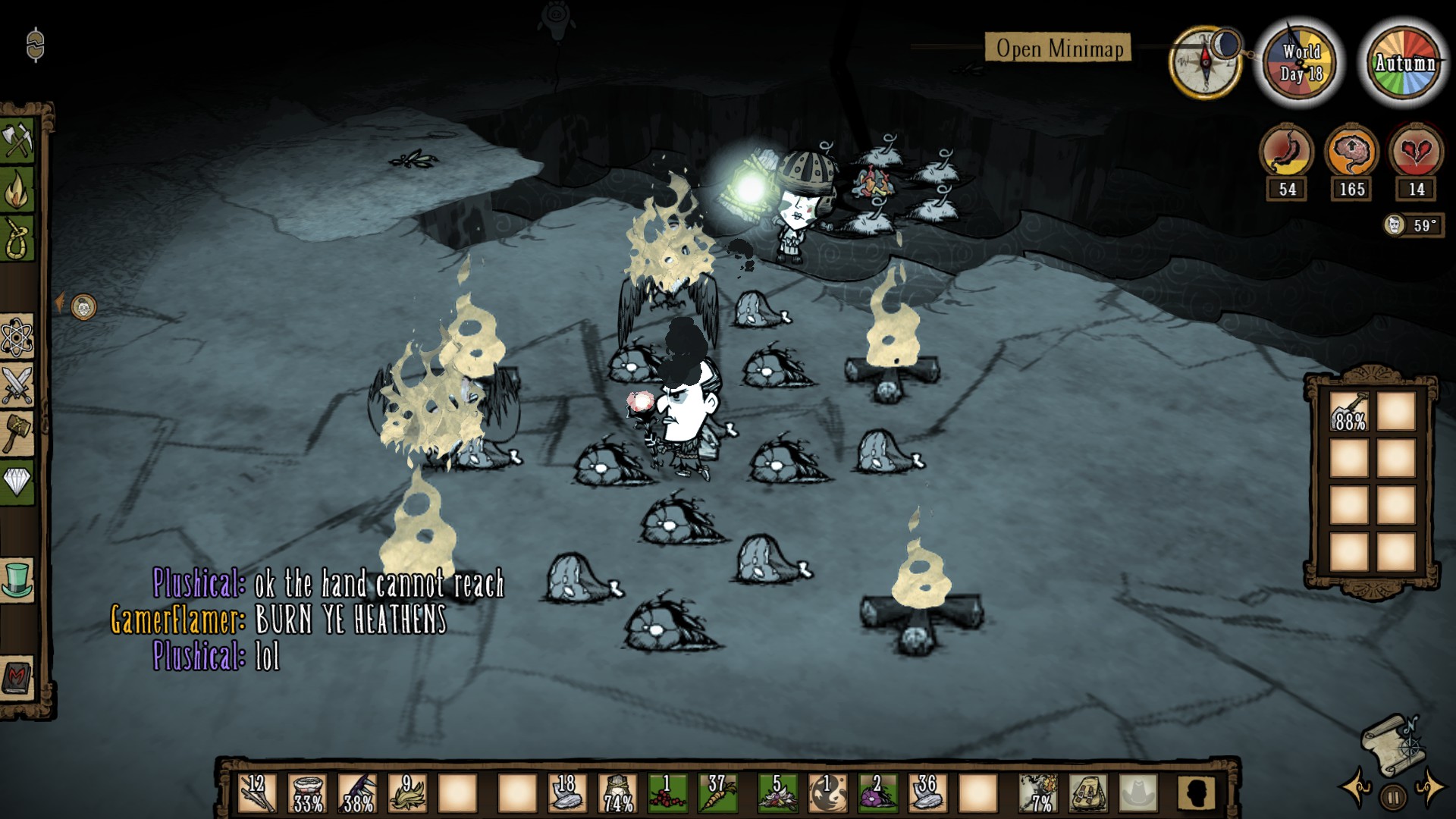Open the Tools crafting tab
Screen dimensions: 1456x819
pyautogui.click(x=17, y=140)
